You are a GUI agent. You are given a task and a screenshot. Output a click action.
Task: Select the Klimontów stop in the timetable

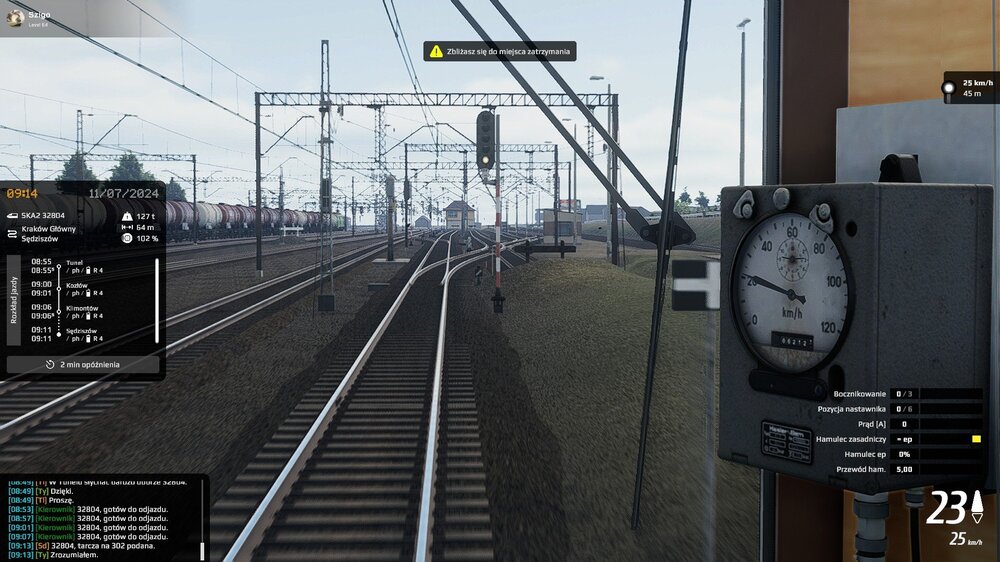click(x=82, y=307)
